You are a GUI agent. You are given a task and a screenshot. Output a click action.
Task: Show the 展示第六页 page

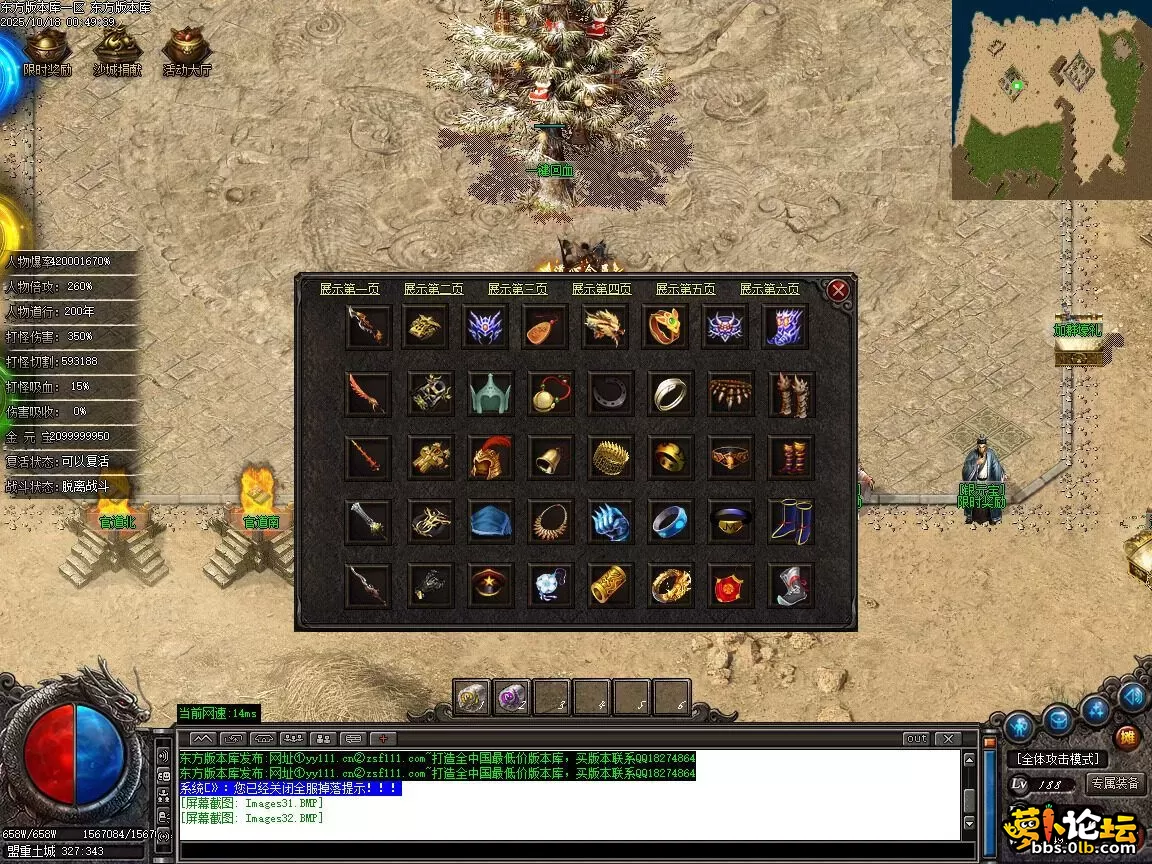(770, 289)
